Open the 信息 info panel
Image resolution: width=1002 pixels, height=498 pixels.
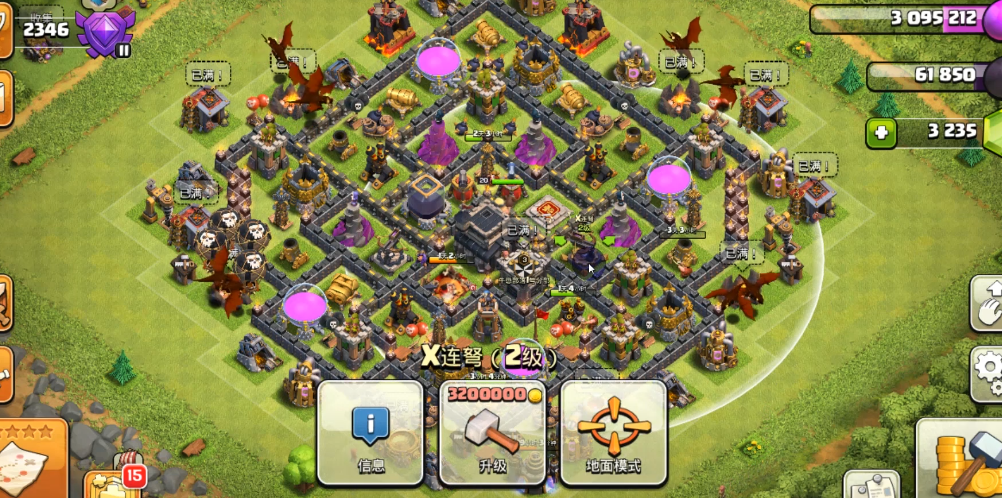pyautogui.click(x=370, y=432)
